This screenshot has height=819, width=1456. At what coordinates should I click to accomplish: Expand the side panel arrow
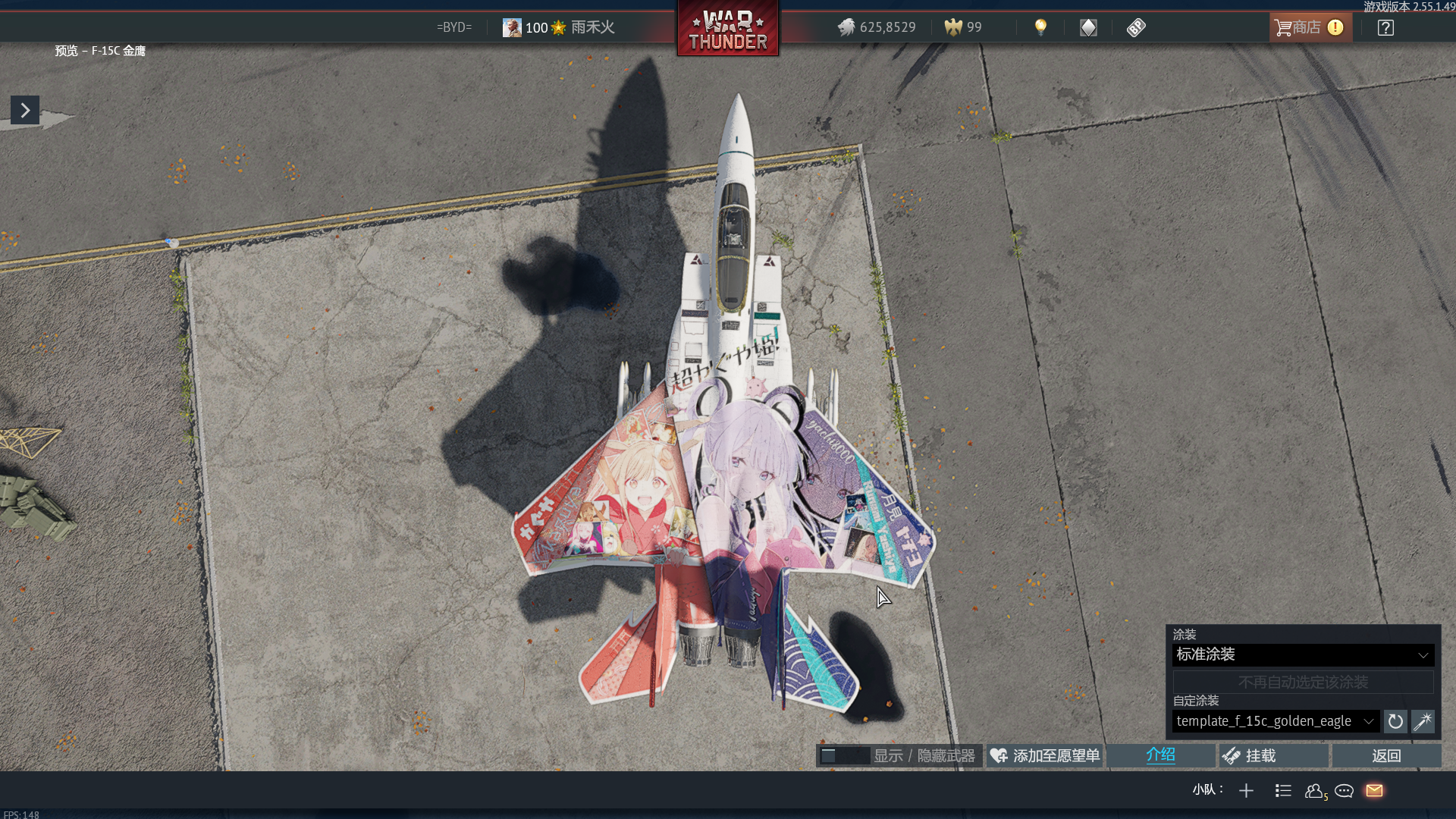(x=25, y=111)
